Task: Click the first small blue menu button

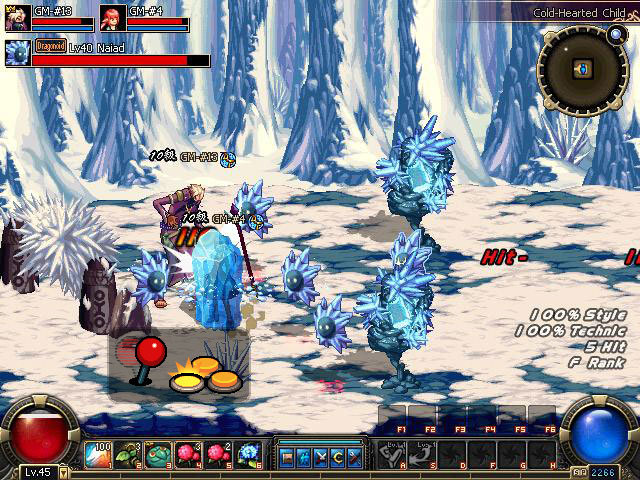Action: (287, 457)
